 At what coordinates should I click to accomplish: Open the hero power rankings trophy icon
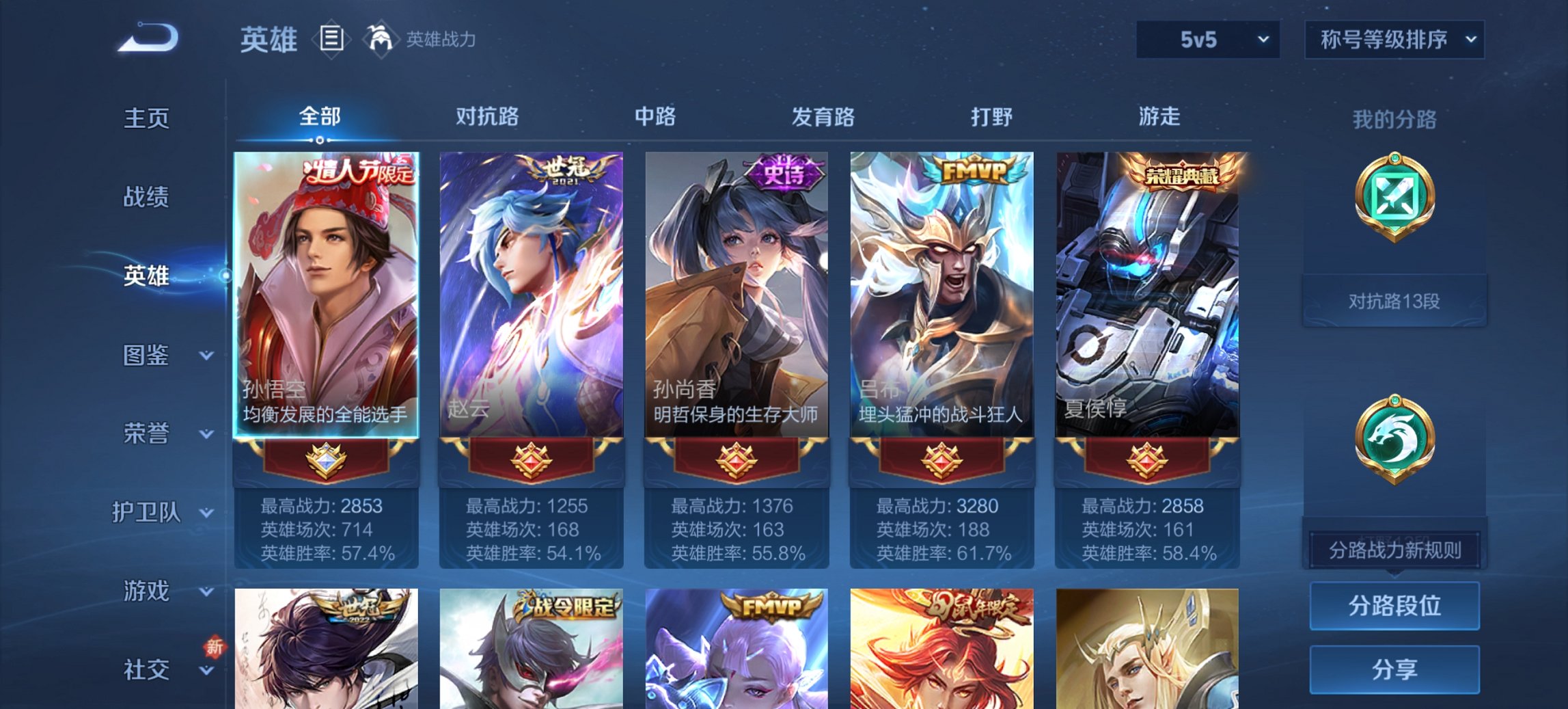tap(381, 41)
